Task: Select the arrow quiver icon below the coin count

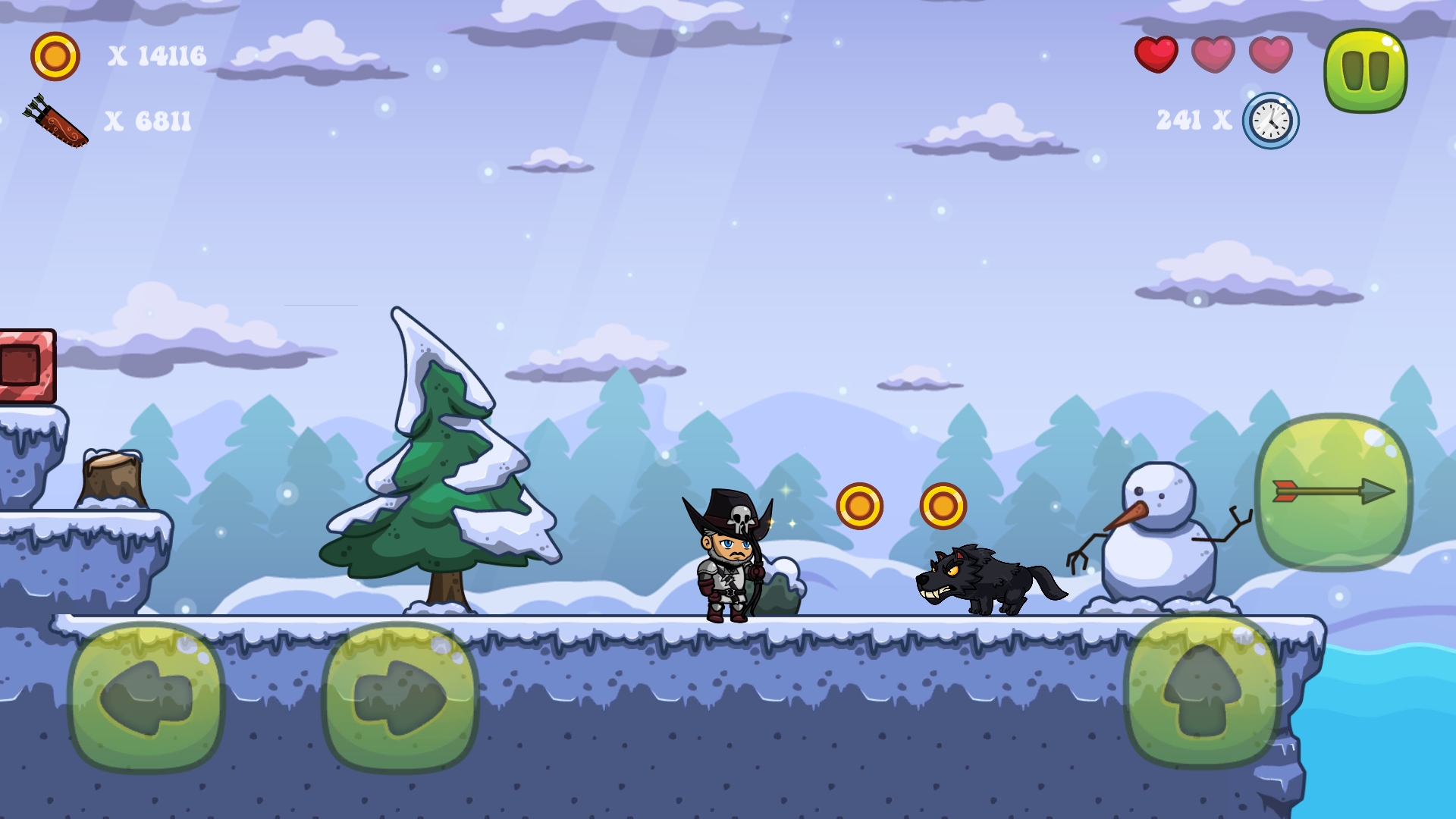Action: point(55,120)
